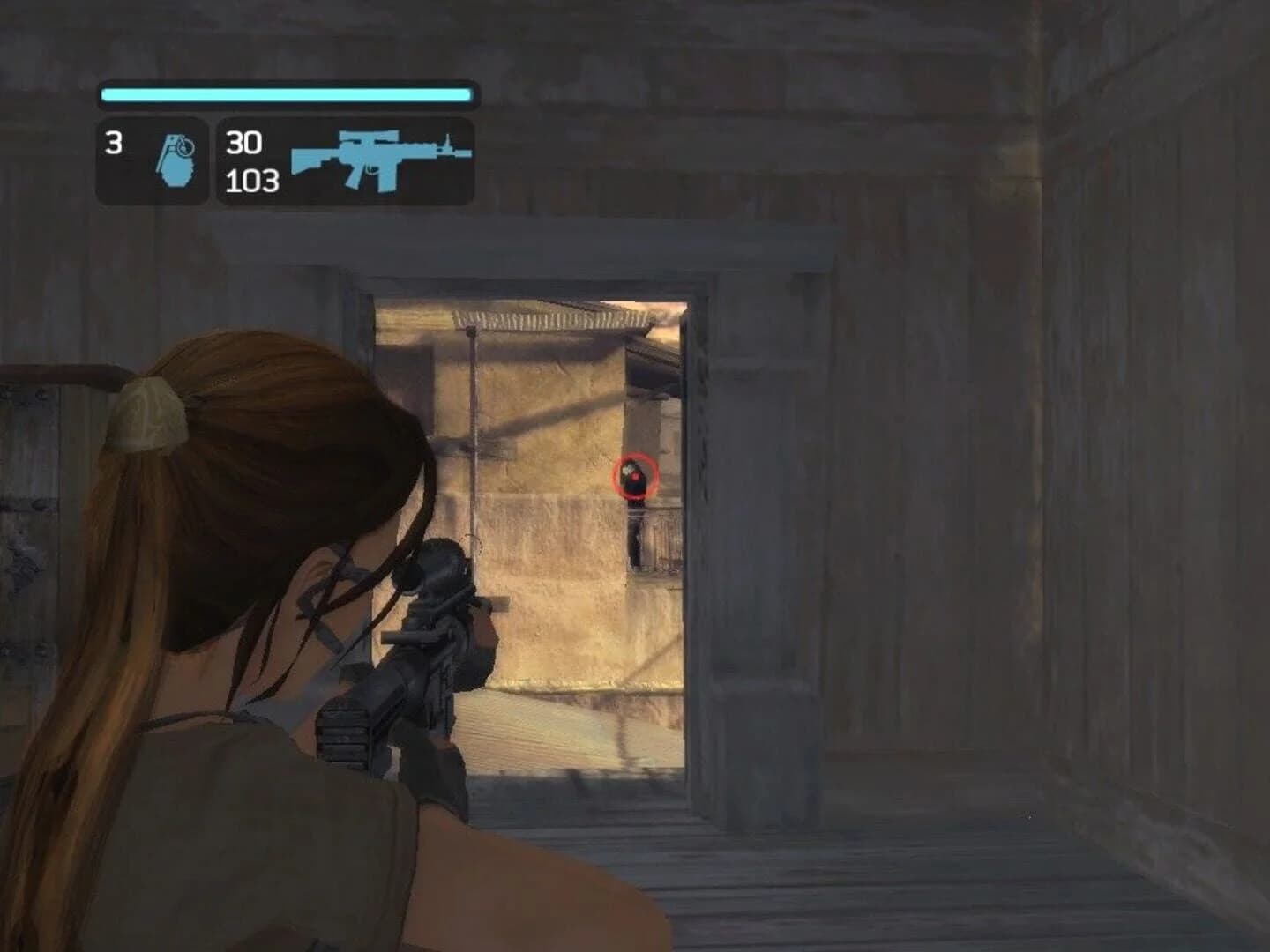Click the red targeting reticle on the enemy
Screen dimensions: 1270x952
pos(636,476)
